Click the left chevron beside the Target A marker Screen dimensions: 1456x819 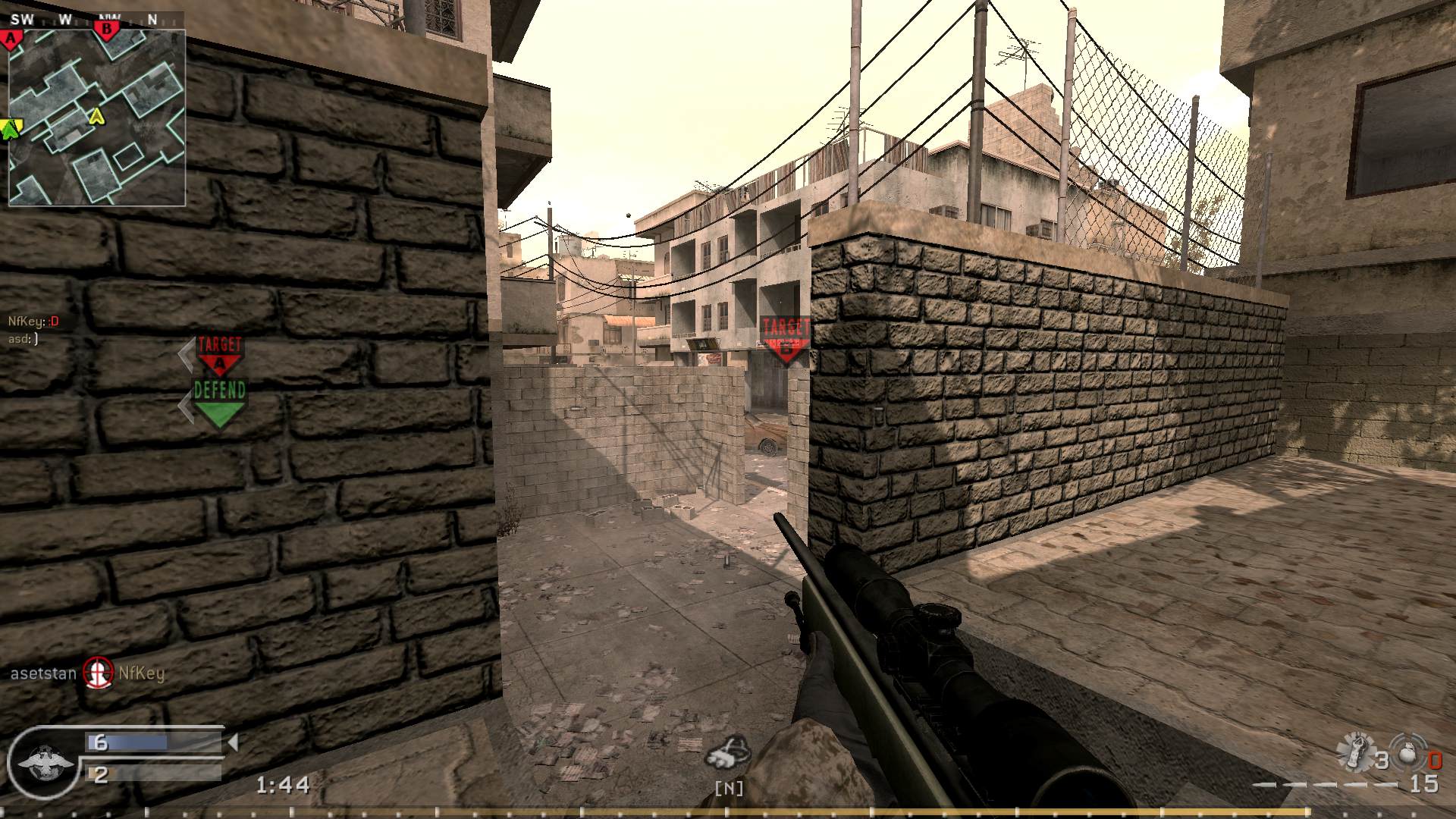[x=185, y=356]
